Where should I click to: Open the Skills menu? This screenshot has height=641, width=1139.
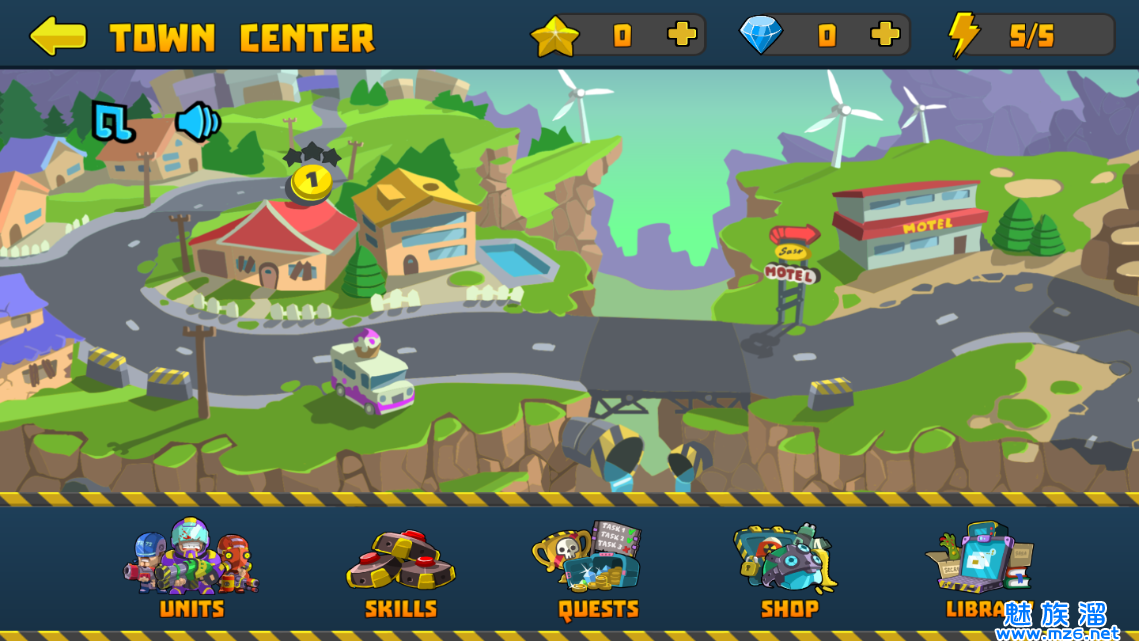(x=401, y=572)
